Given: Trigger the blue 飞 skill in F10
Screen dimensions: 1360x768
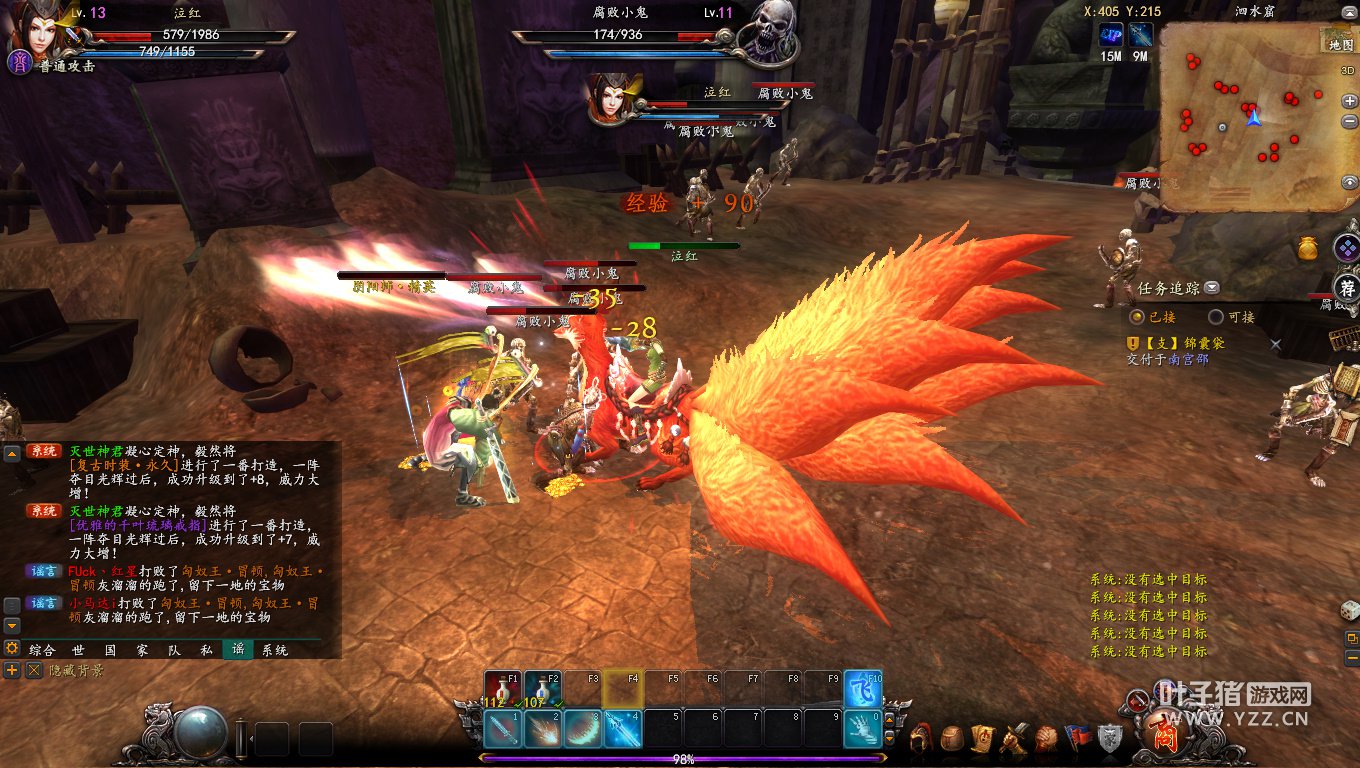Looking at the screenshot, I should pos(863,688).
